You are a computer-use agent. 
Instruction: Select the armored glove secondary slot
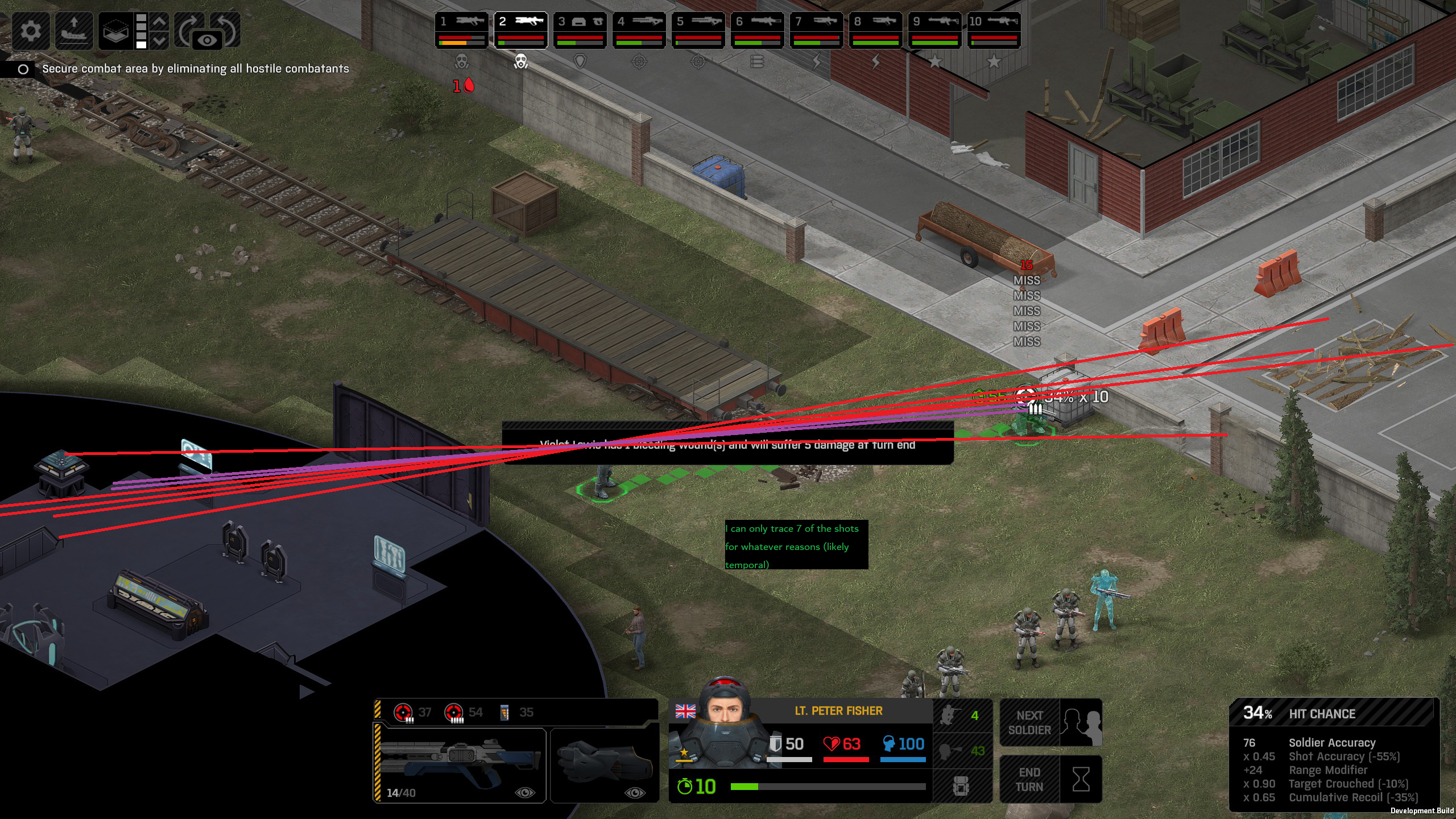tap(605, 765)
